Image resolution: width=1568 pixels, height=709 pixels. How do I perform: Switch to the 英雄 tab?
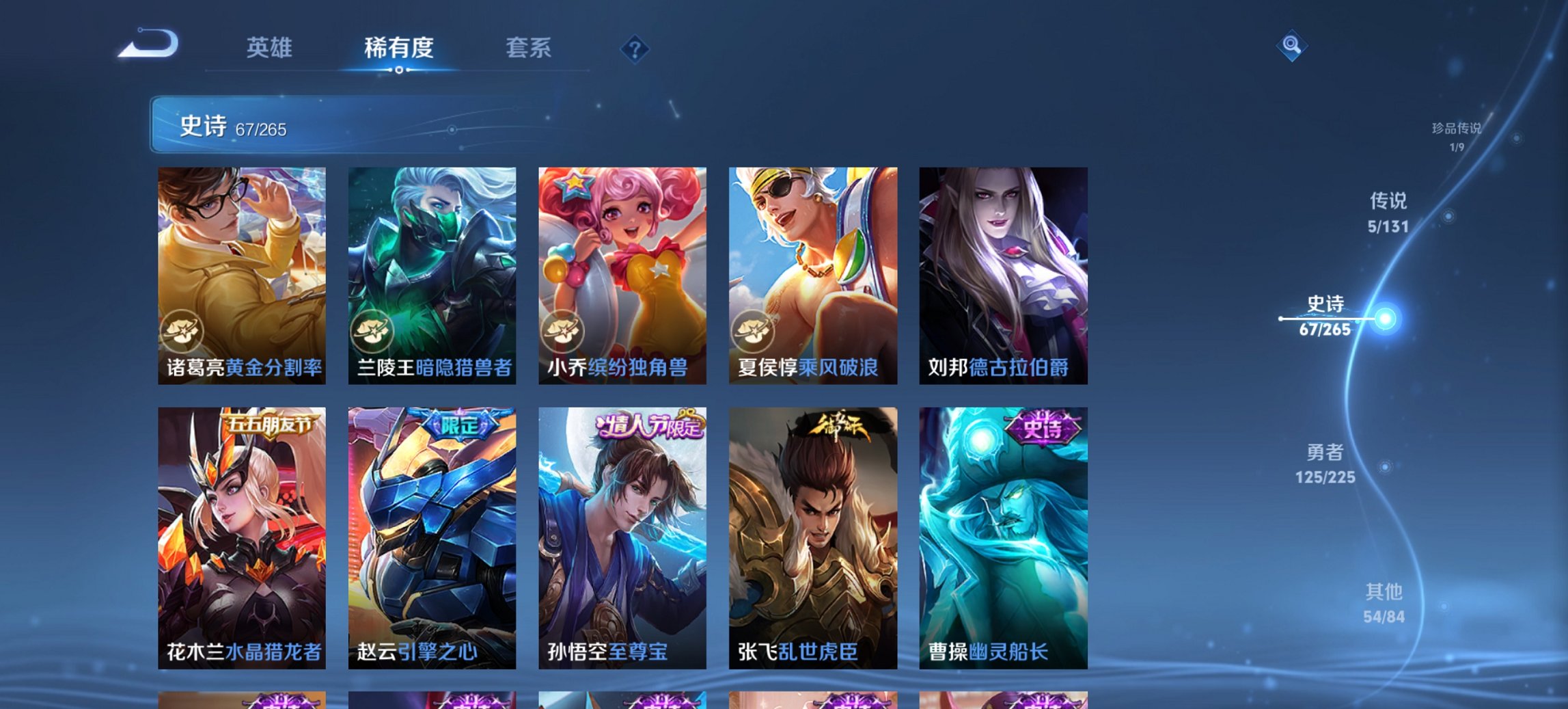[272, 49]
